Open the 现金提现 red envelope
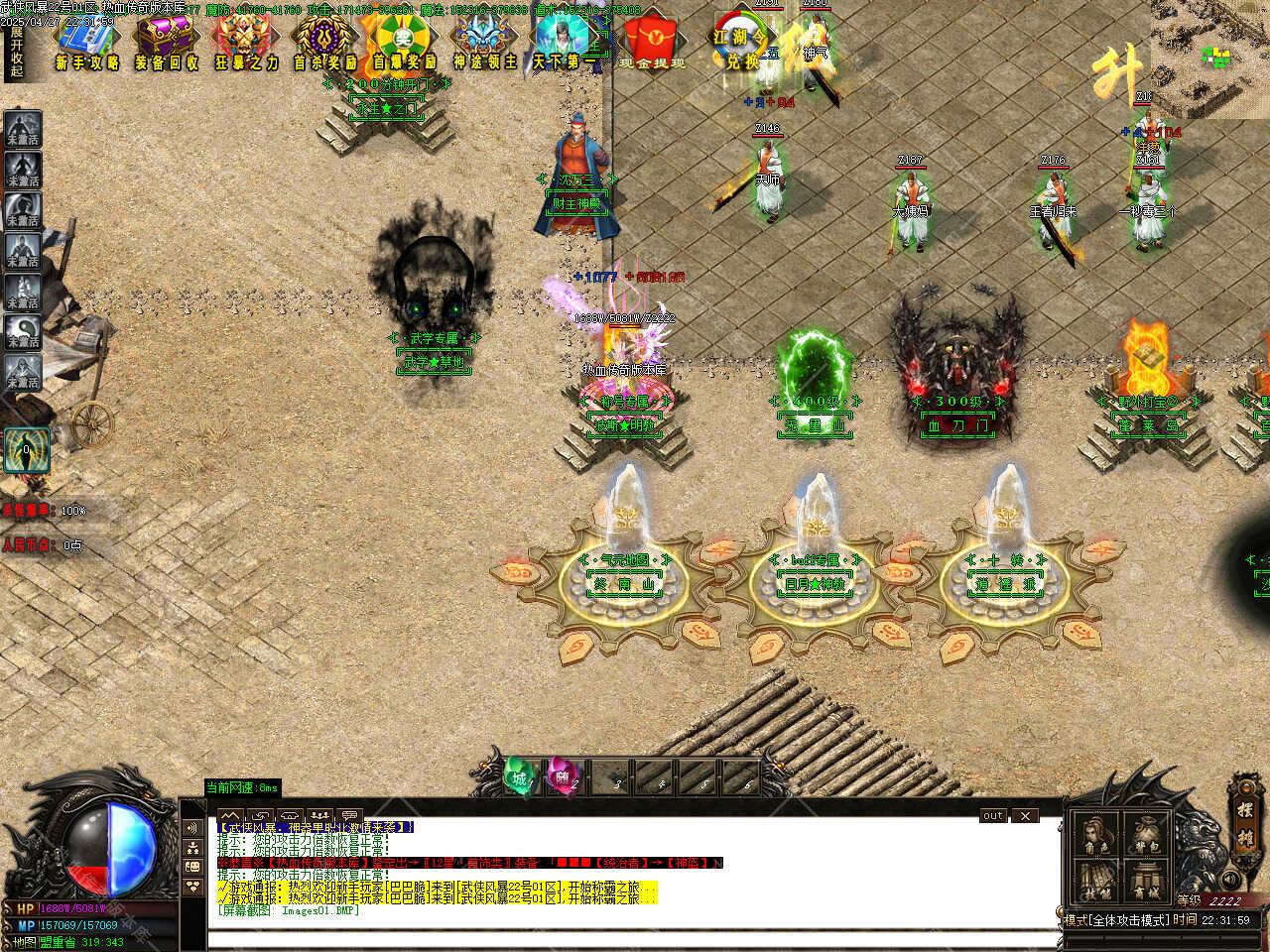The width and height of the screenshot is (1270, 952). click(x=651, y=43)
